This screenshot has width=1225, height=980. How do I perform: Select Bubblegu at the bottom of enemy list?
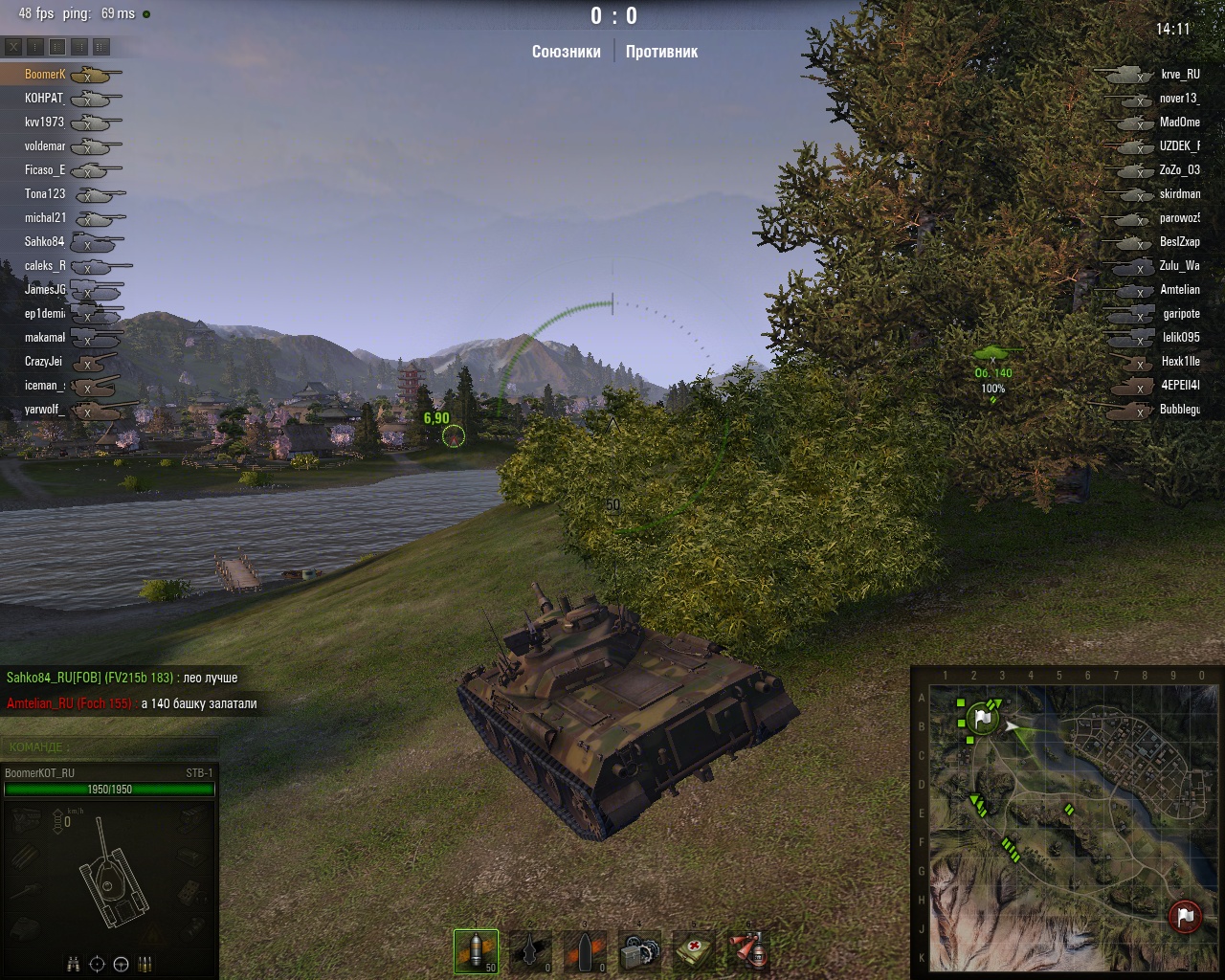pos(1179,410)
